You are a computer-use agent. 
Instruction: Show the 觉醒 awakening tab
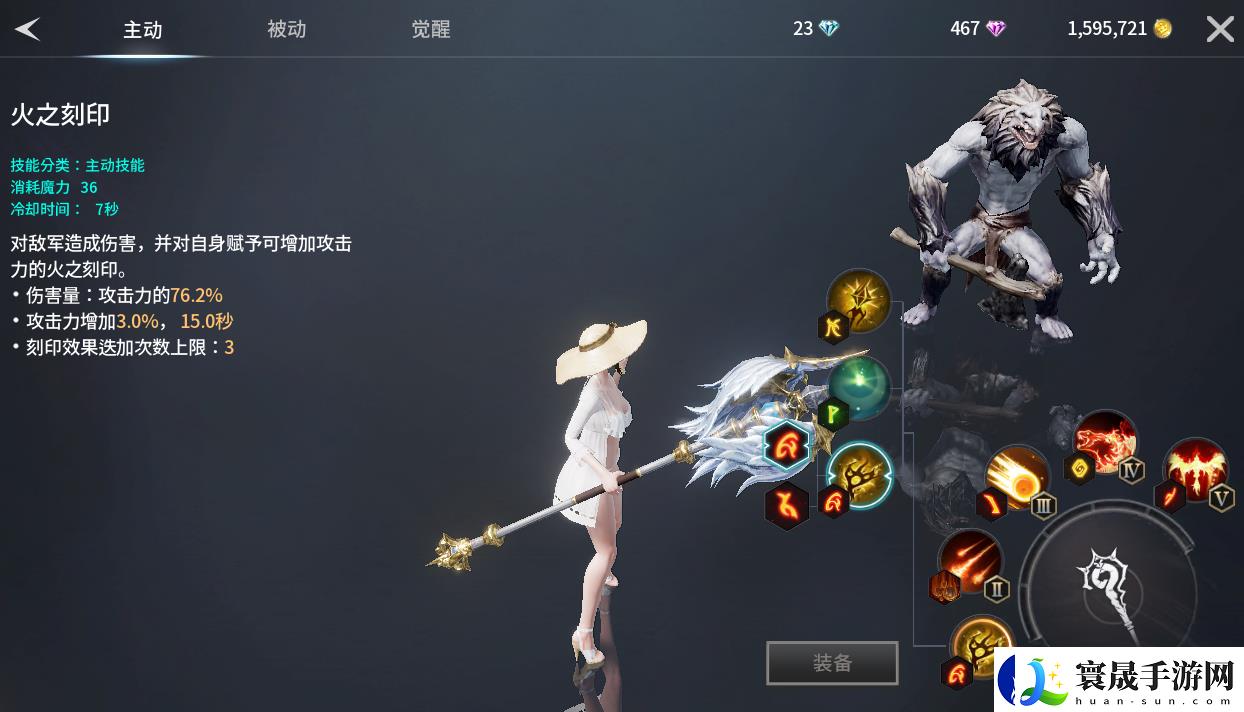click(430, 30)
